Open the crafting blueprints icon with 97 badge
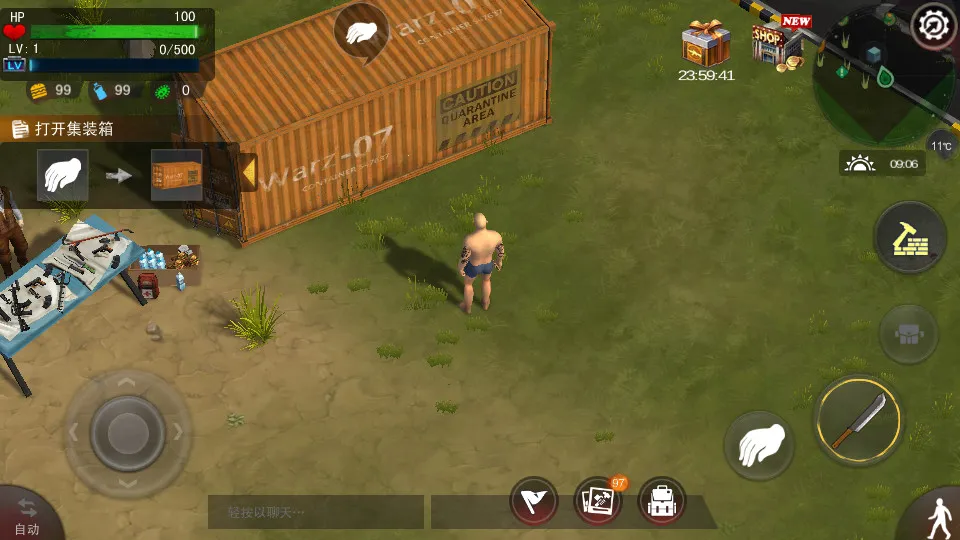960x540 pixels. 597,501
